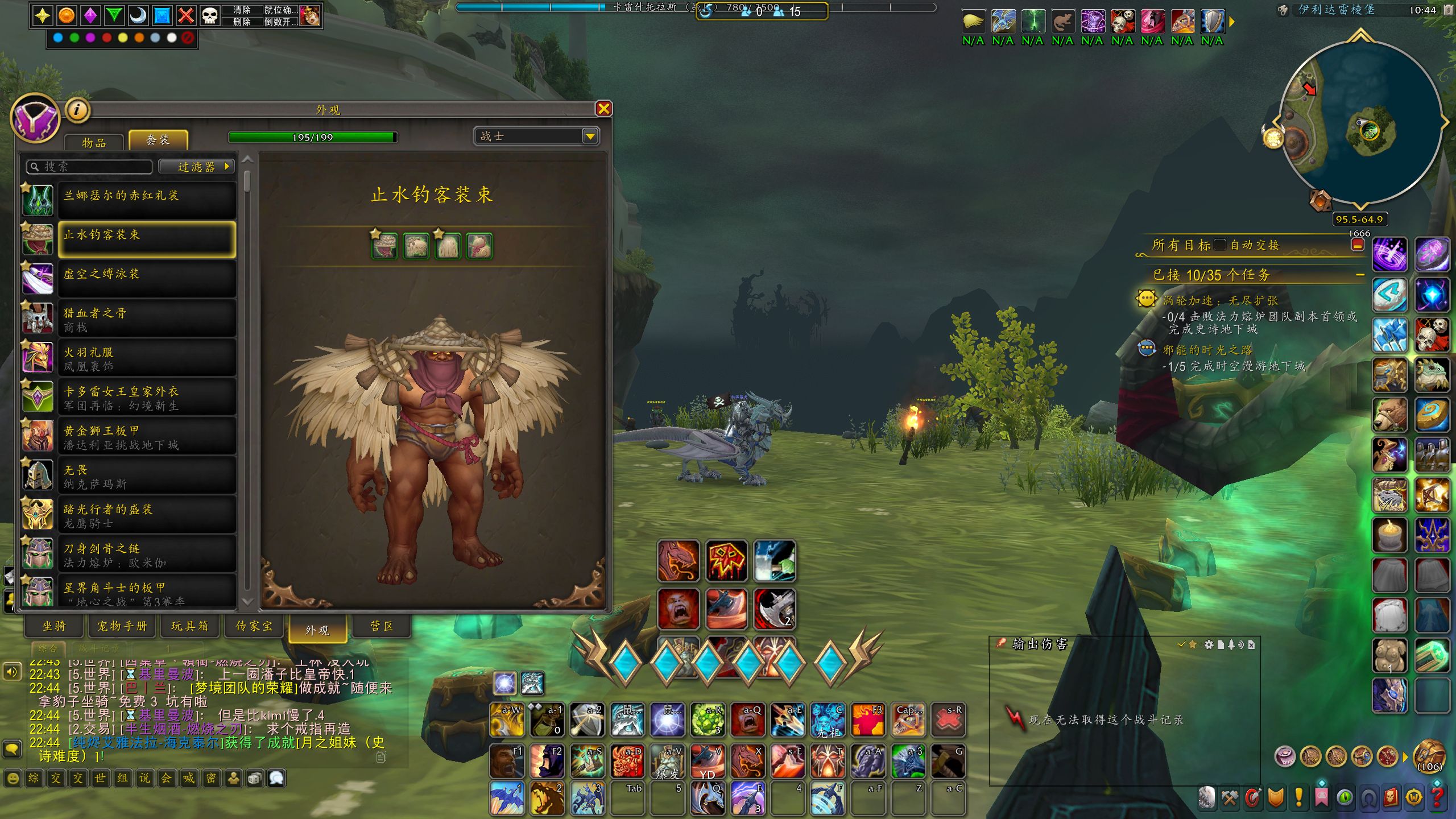This screenshot has height=819, width=1456.
Task: Switch to the 宠物手册 pet journal tab
Action: (x=122, y=626)
